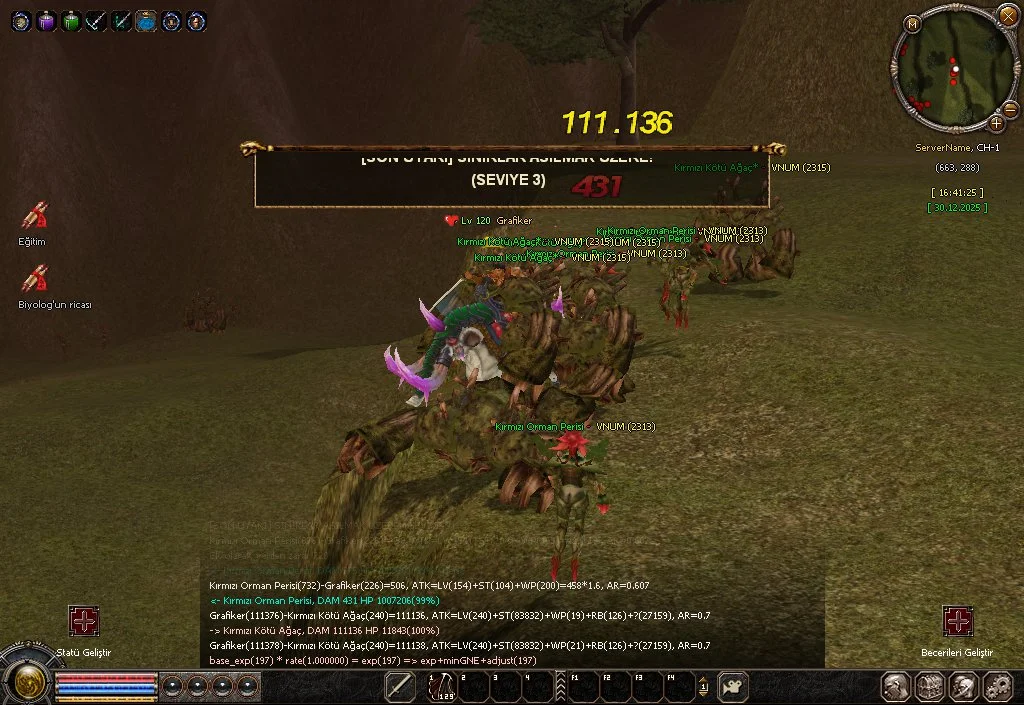Open the system options gear icon

tap(997, 687)
